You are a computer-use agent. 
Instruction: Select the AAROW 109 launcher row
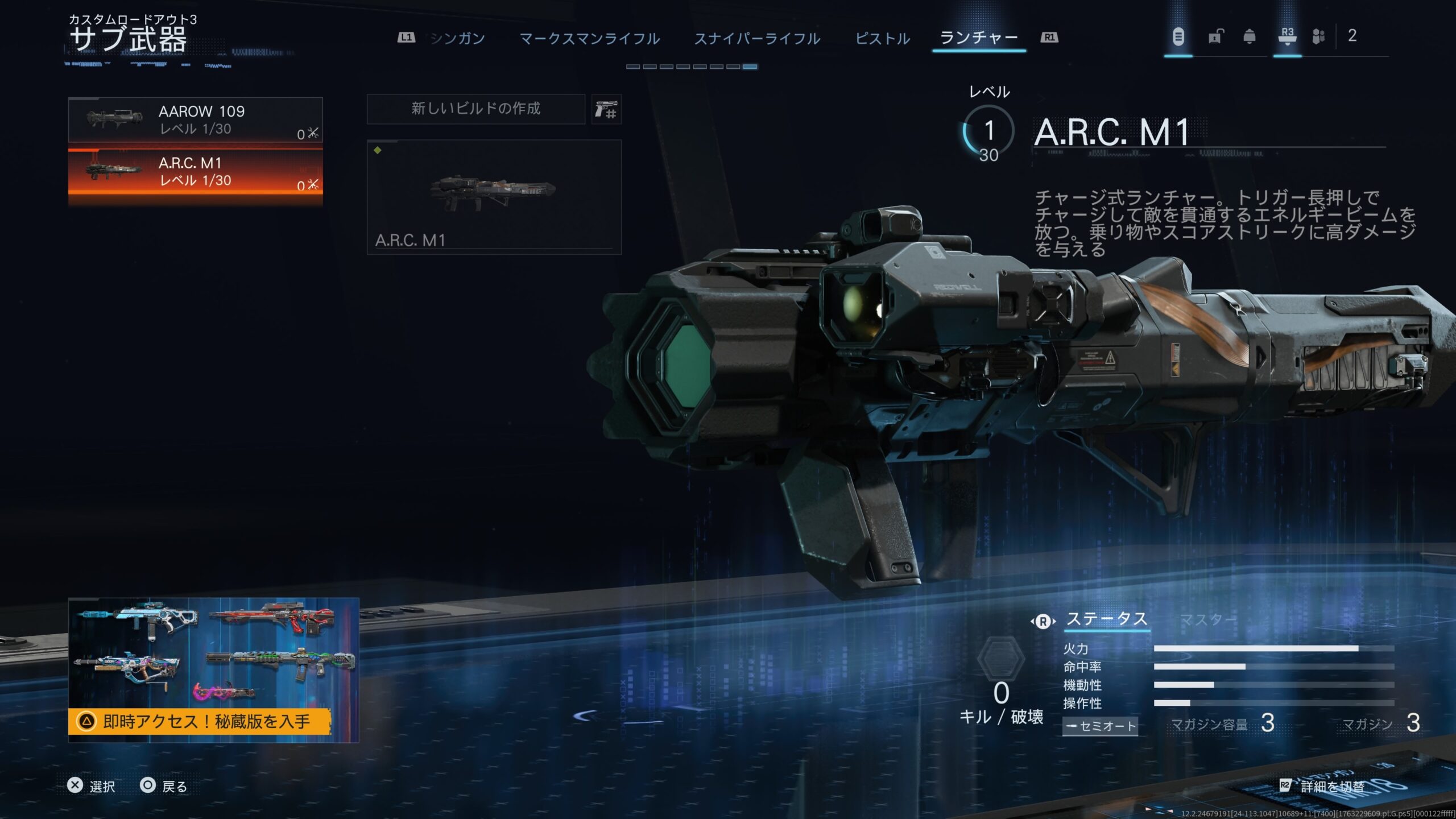pyautogui.click(x=195, y=120)
